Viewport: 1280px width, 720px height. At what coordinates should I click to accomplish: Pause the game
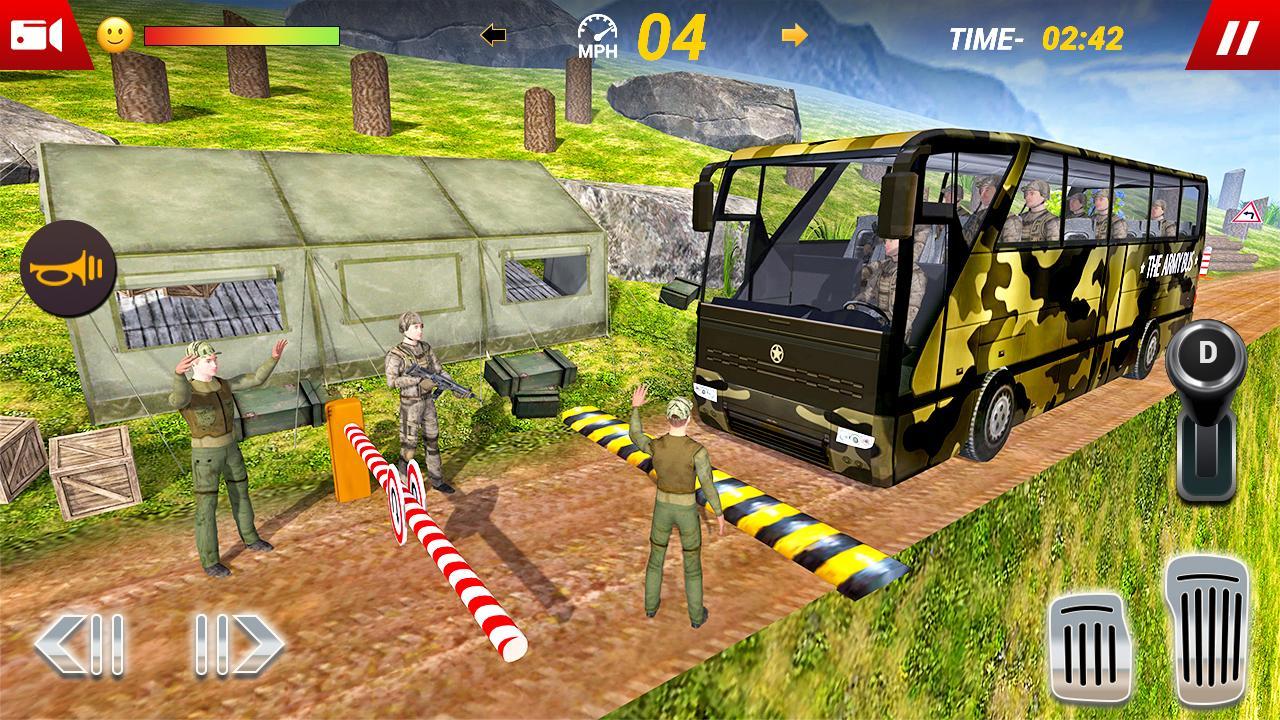[x=1236, y=38]
